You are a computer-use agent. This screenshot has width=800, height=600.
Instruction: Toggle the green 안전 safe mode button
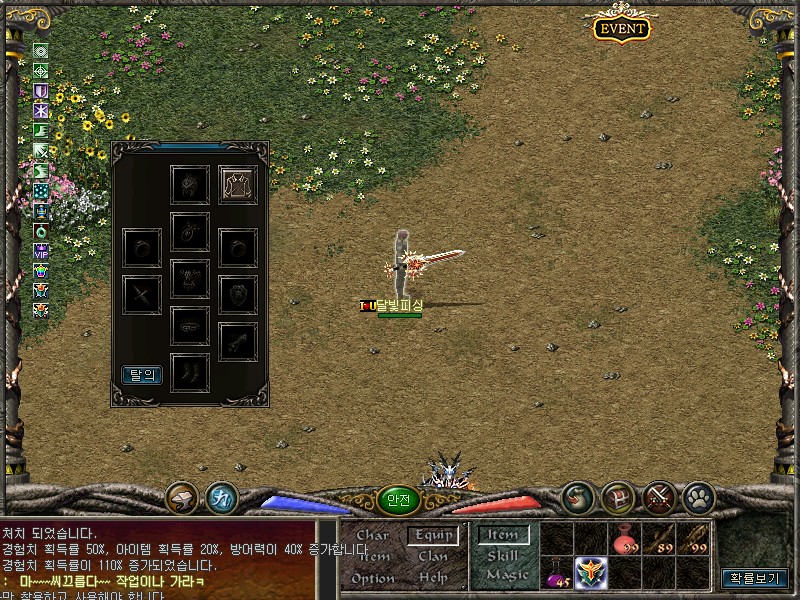(398, 502)
